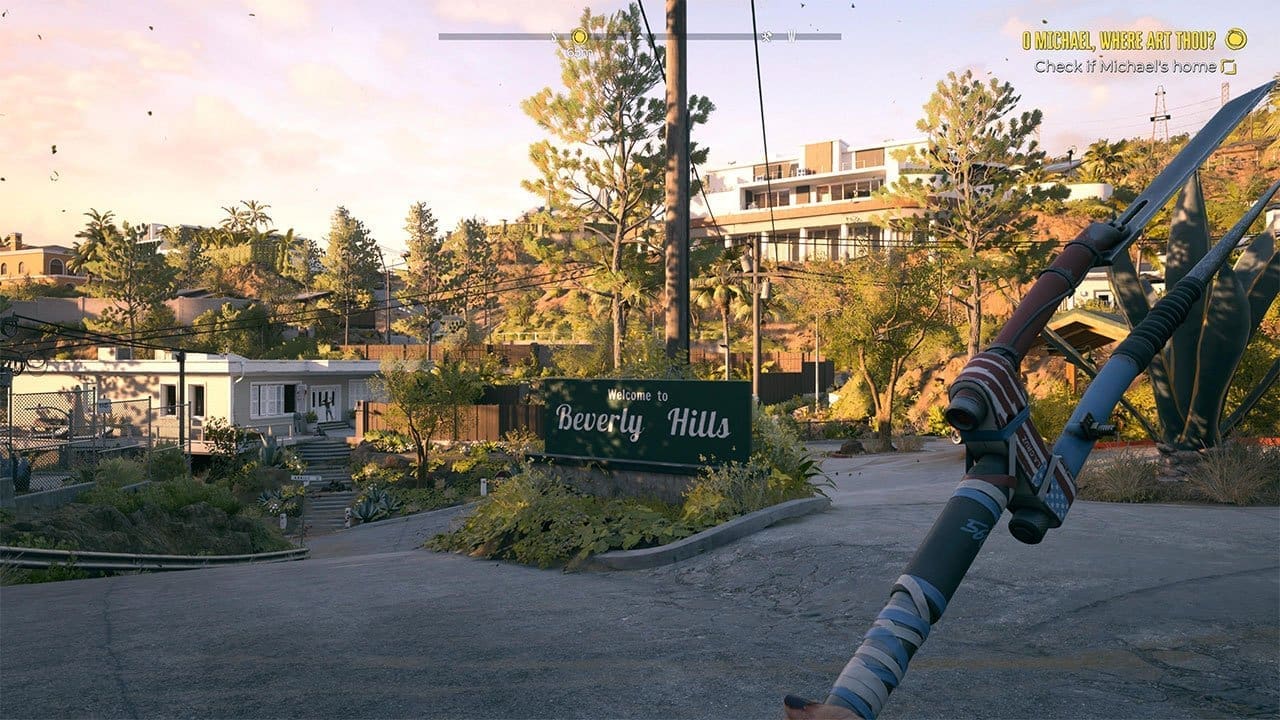Select the S direction marker on the compass
1280x720 pixels.
[553, 37]
